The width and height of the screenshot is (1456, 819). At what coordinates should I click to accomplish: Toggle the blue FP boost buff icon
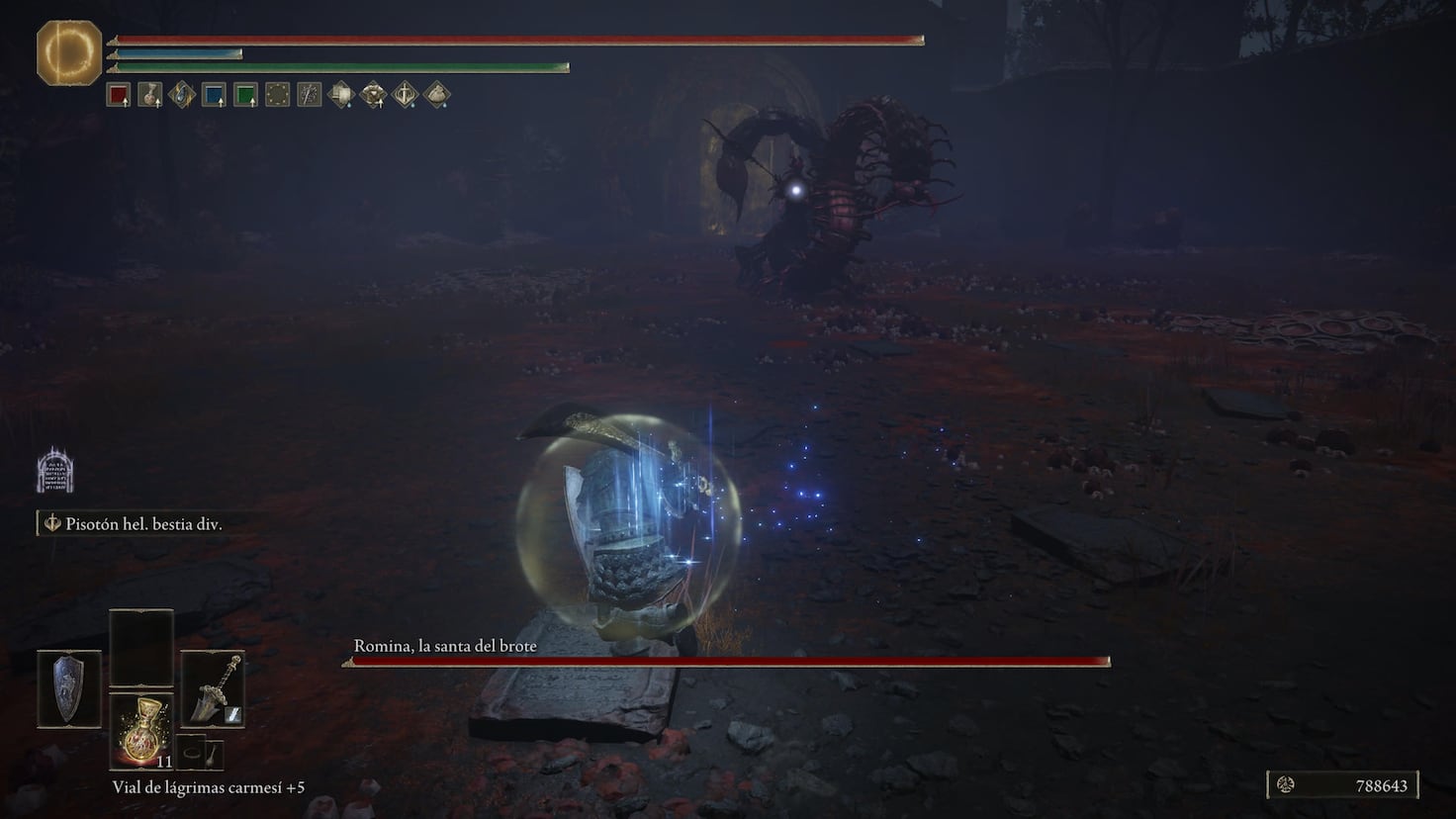[x=214, y=94]
